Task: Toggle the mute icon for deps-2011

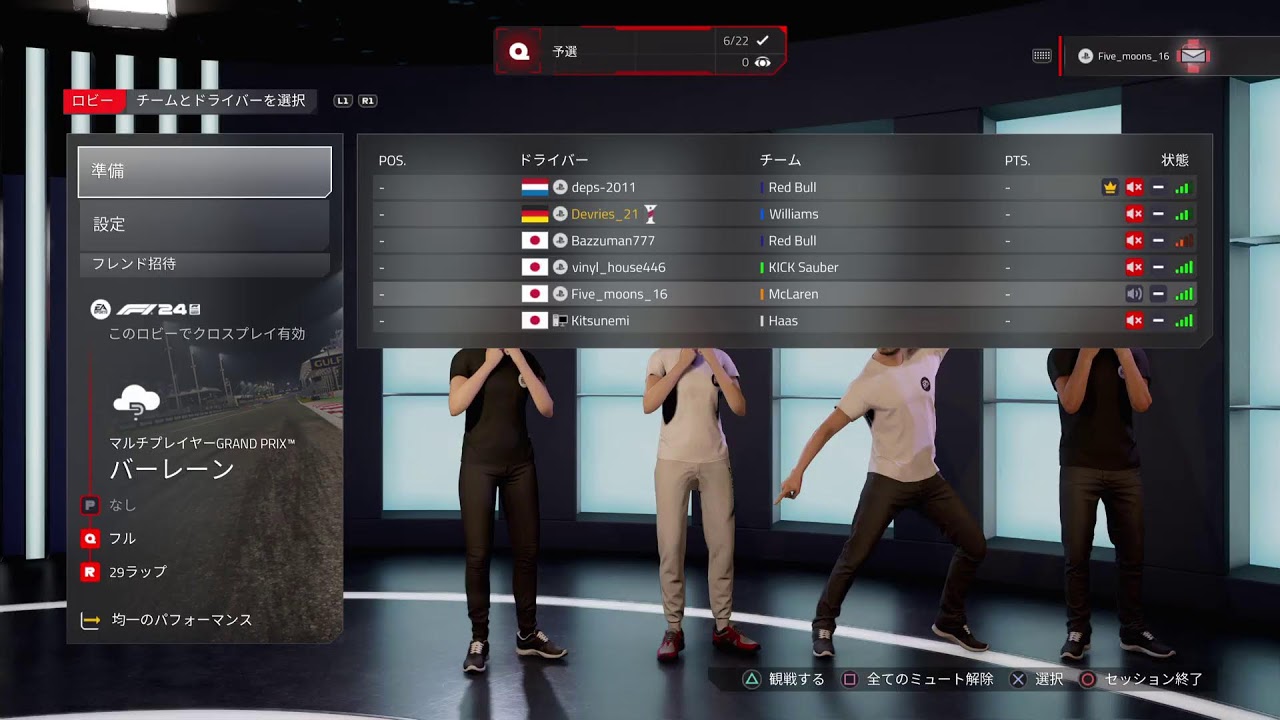Action: [1134, 187]
